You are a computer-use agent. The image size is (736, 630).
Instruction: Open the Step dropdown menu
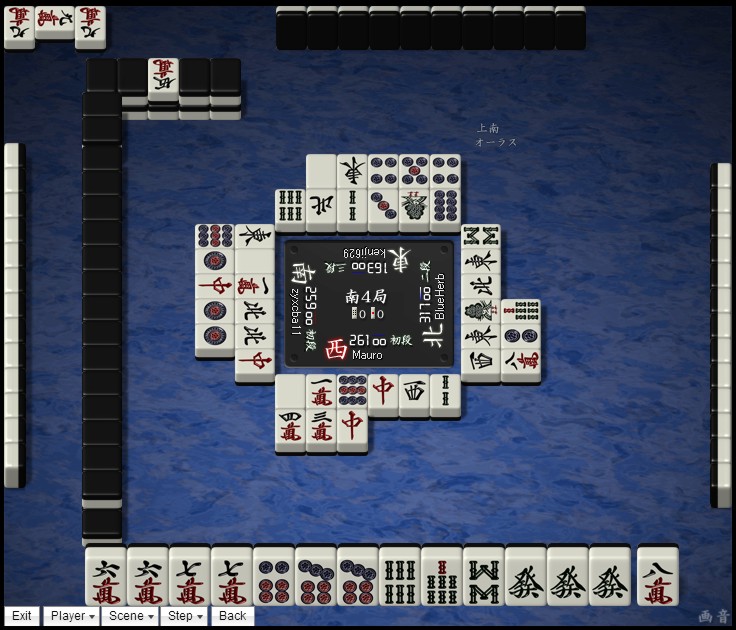point(186,616)
